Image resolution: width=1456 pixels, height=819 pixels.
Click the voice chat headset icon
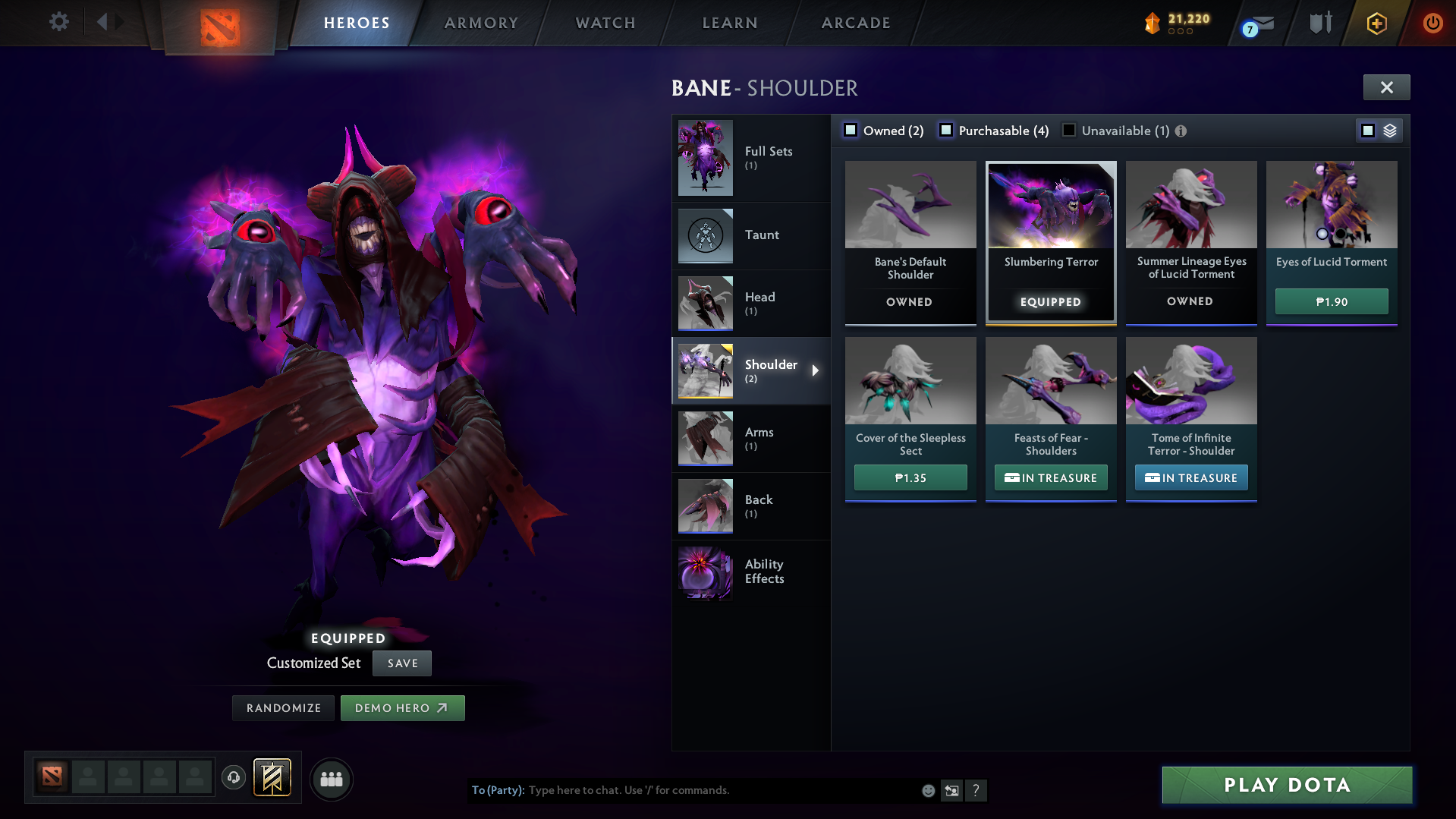pos(233,778)
